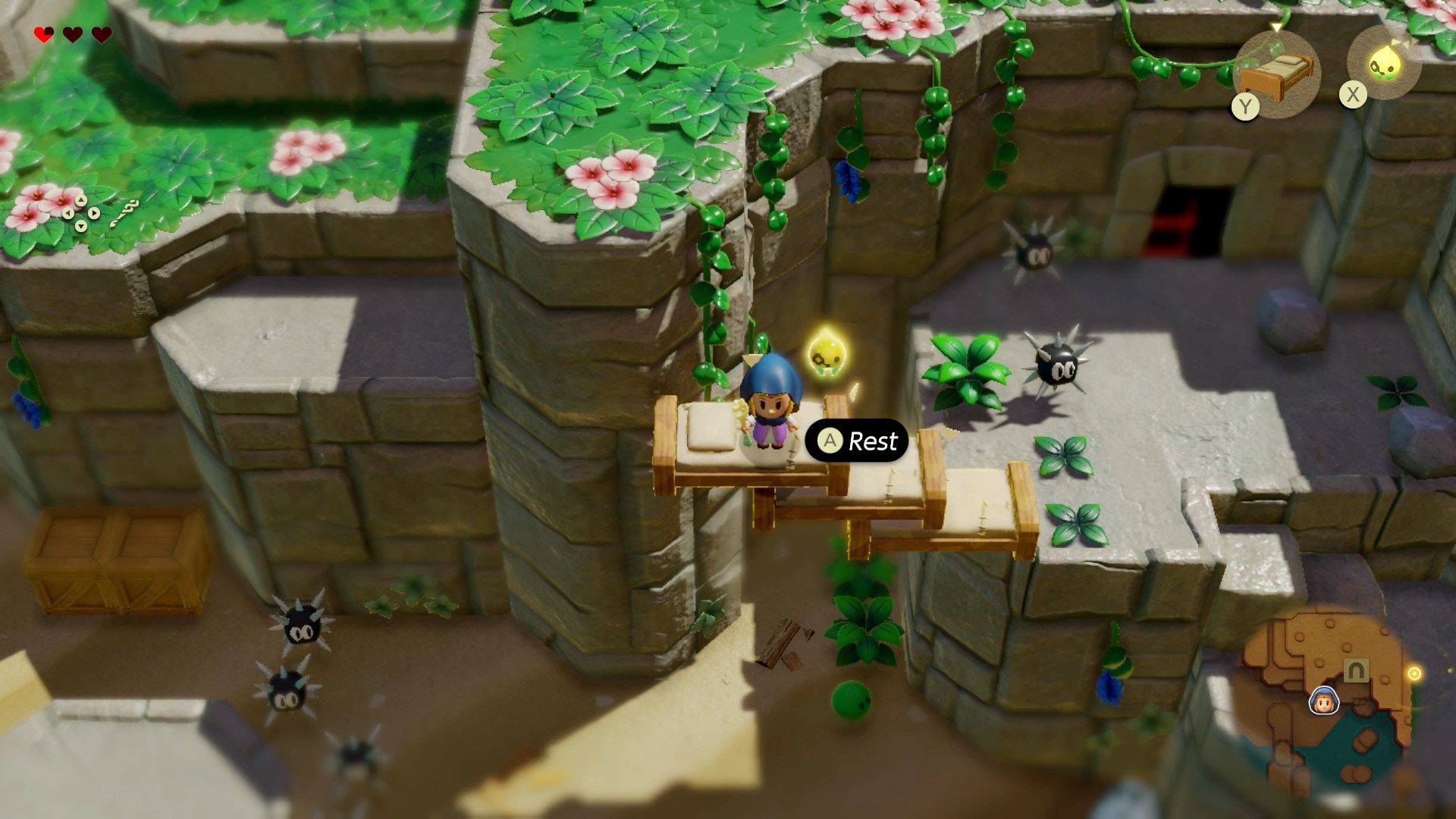
Task: Click the right arrow of the d-pad indicator
Action: tap(94, 213)
